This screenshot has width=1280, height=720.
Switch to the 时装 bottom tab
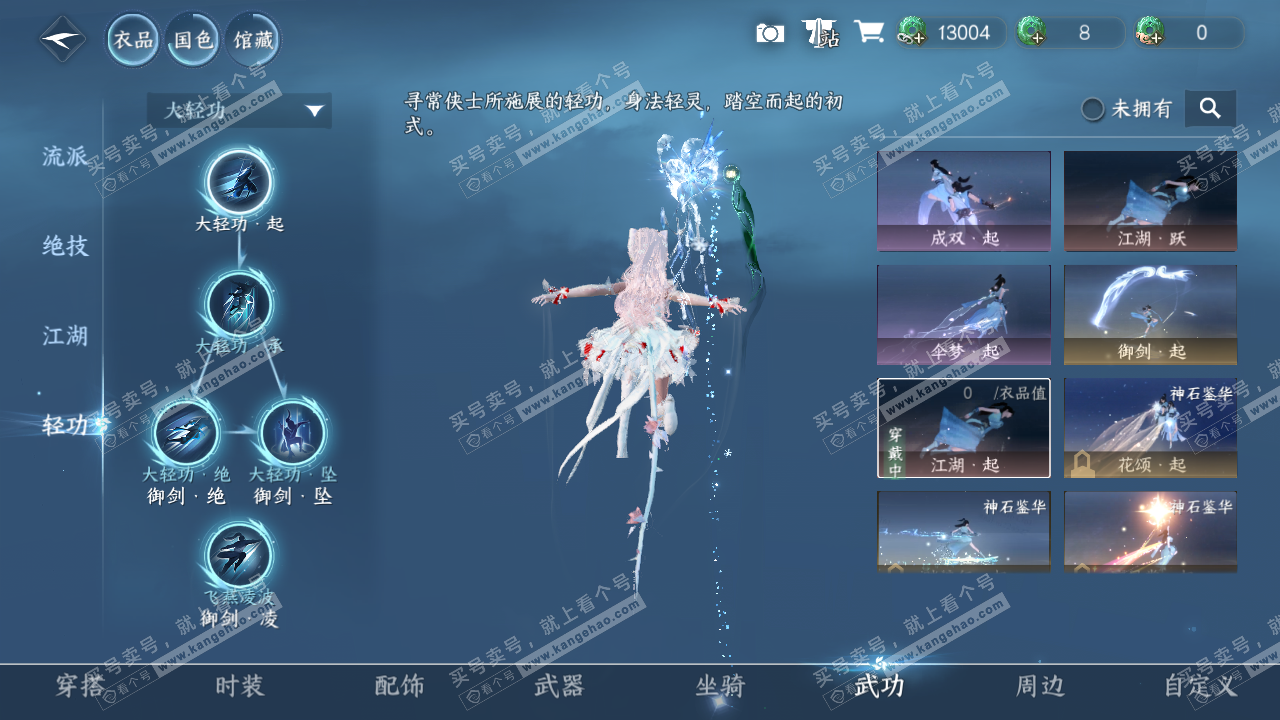pos(240,686)
